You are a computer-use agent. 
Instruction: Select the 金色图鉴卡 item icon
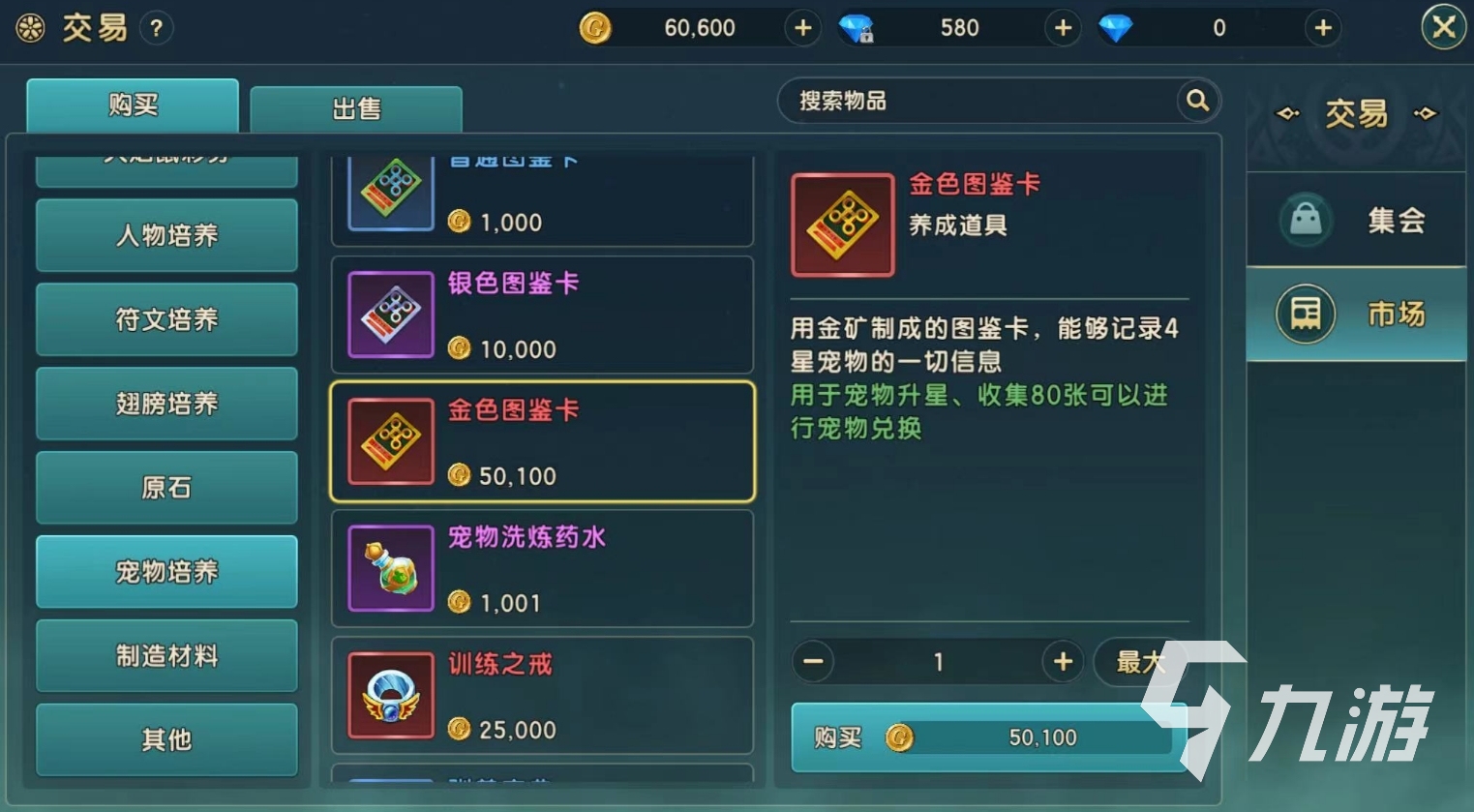click(389, 442)
